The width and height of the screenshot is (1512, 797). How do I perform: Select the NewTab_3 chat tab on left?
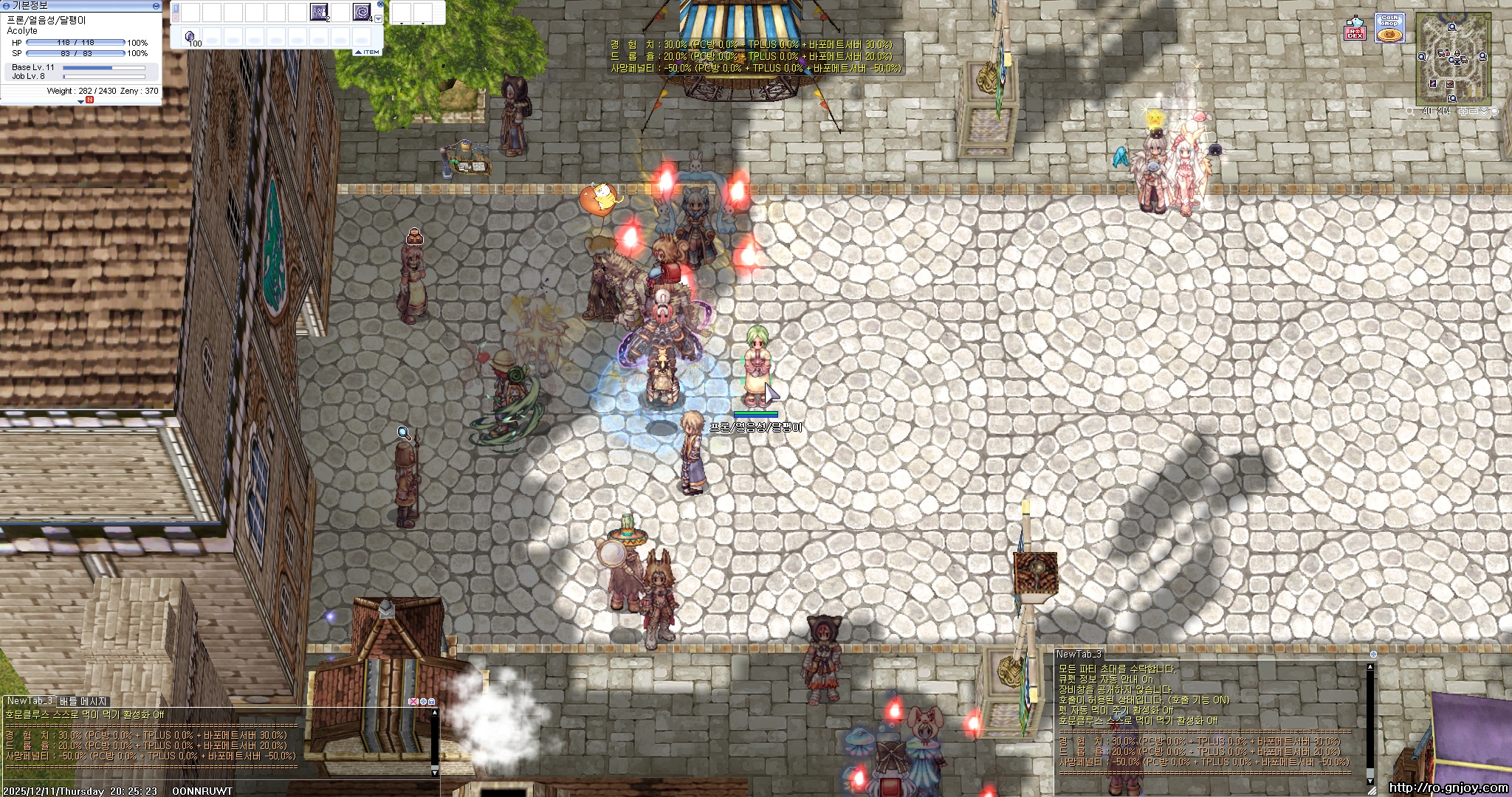30,701
